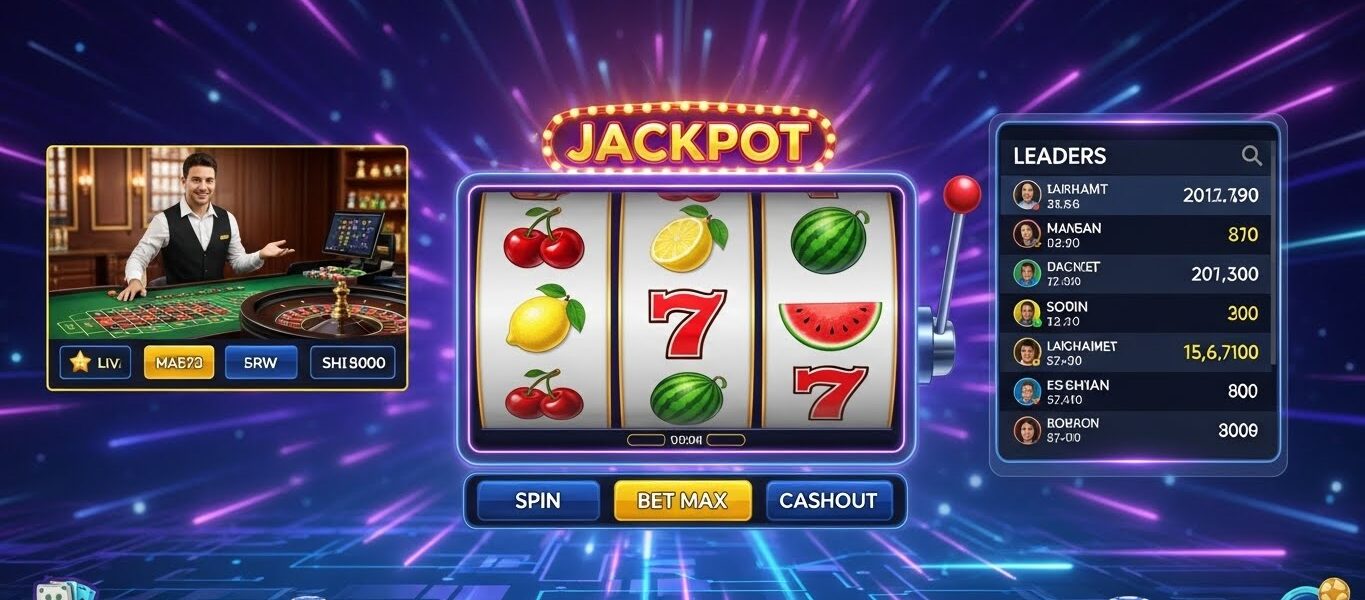Select the SHI 8000 button

[x=353, y=363]
